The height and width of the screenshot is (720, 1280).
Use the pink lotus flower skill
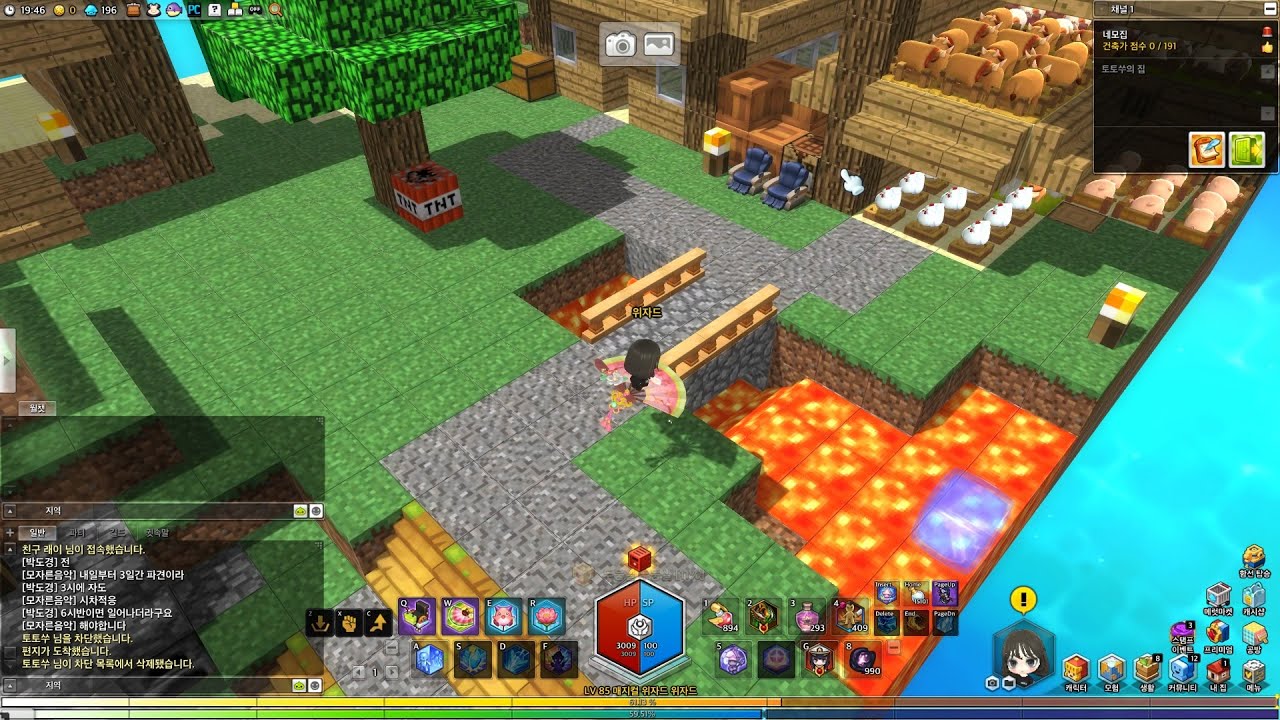548,618
